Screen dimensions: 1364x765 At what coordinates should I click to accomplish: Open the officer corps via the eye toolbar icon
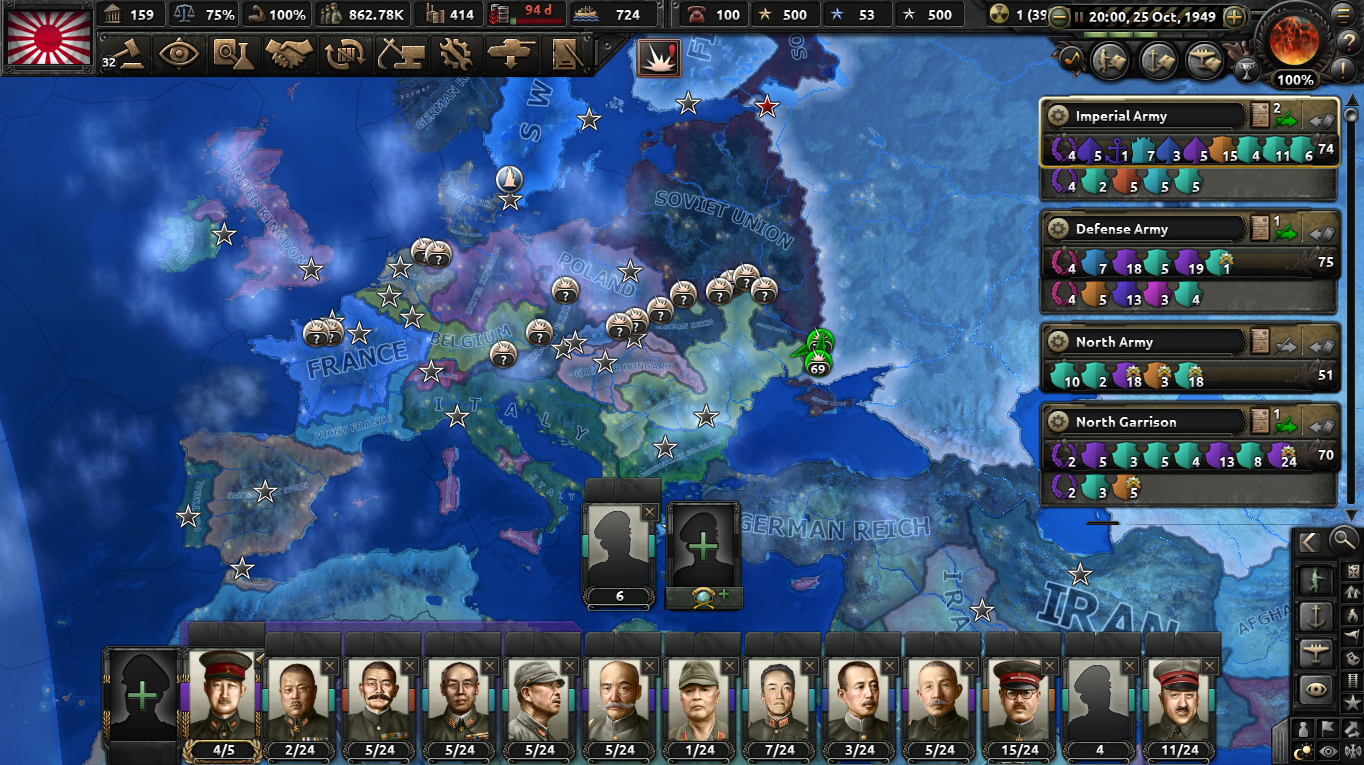(x=177, y=52)
